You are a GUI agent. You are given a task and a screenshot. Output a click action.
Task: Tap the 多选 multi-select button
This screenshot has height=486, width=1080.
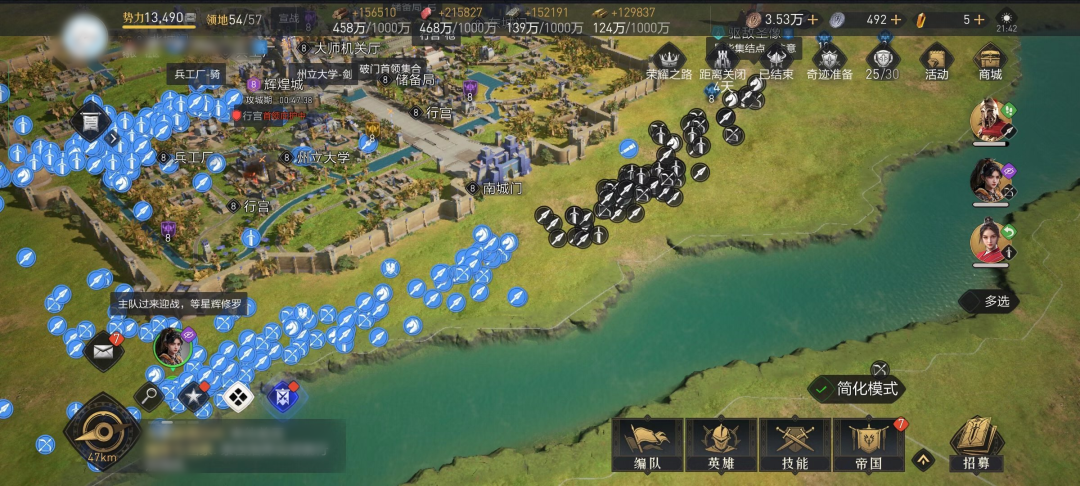pos(988,301)
